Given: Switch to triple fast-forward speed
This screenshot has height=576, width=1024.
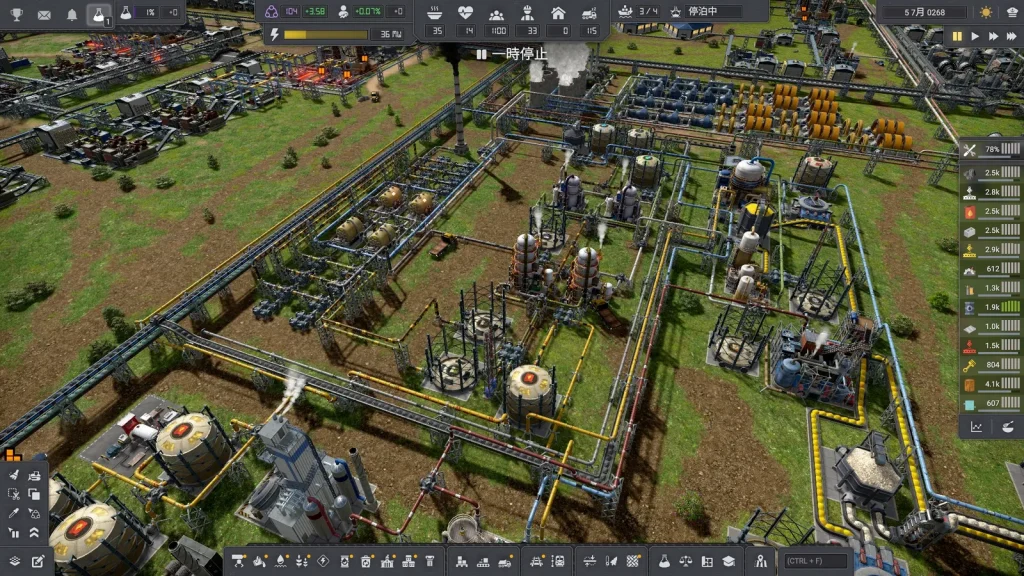Looking at the screenshot, I should click(1012, 36).
